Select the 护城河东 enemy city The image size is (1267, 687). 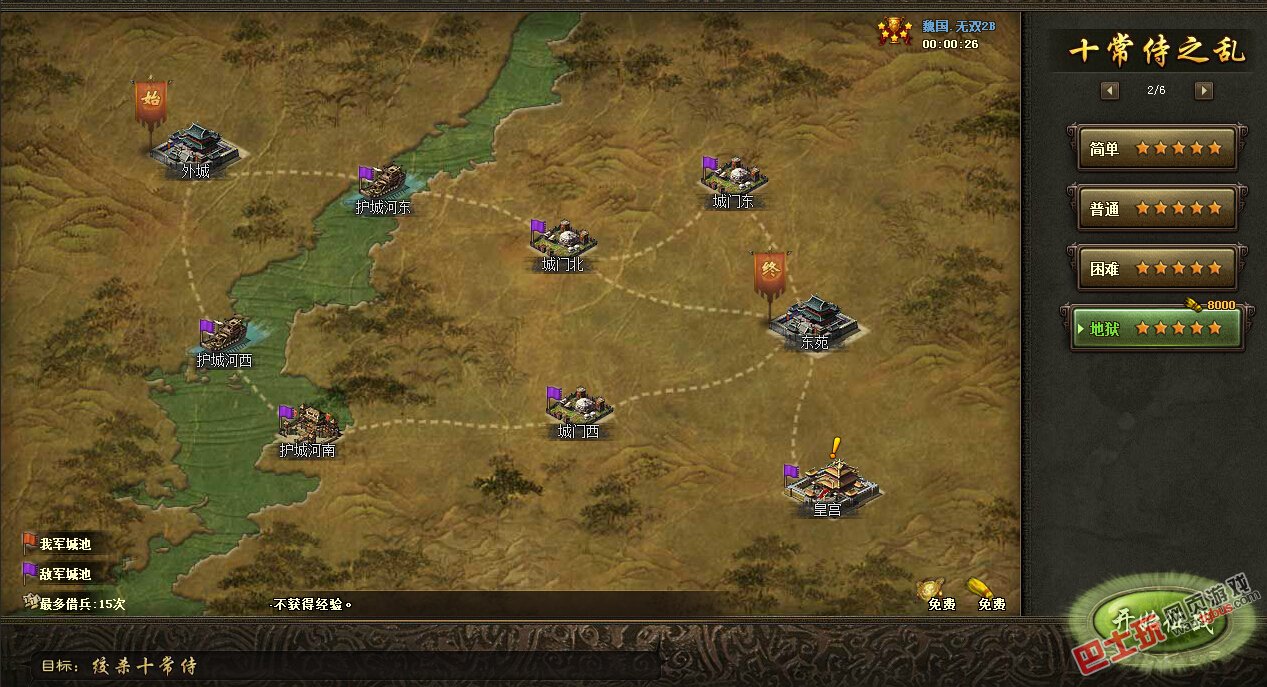tap(384, 184)
